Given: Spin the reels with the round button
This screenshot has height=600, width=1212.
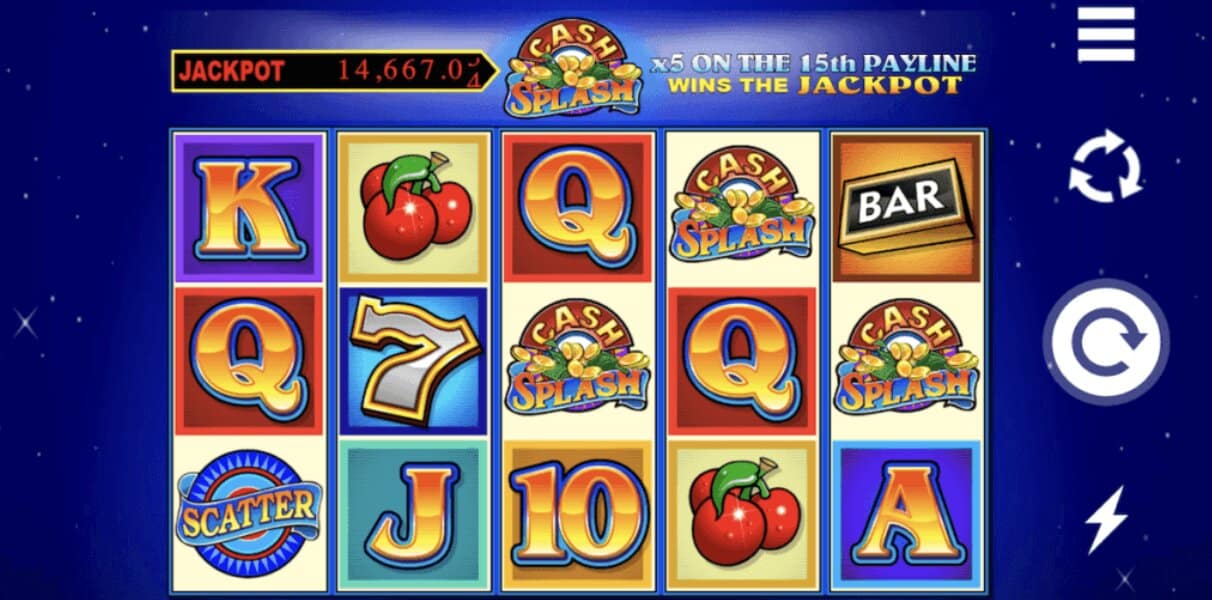Looking at the screenshot, I should click(x=1104, y=343).
